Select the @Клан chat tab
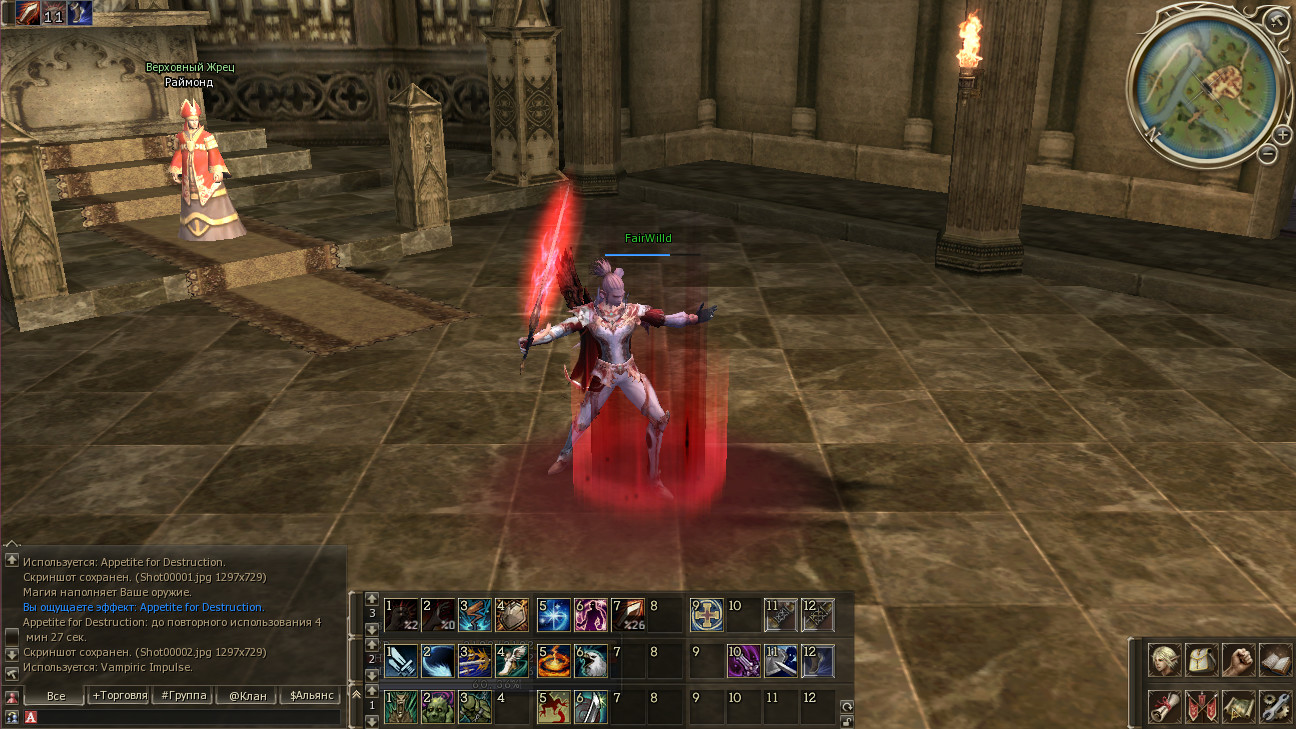1296x729 pixels. pos(247,695)
